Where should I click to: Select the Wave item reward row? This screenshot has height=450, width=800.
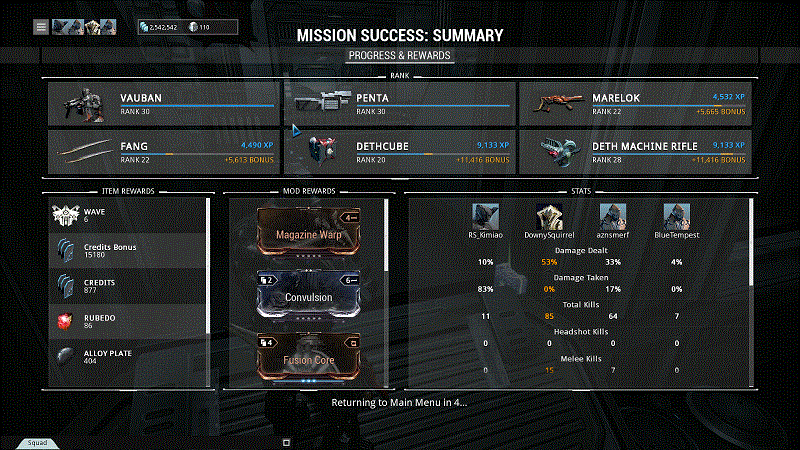(128, 215)
